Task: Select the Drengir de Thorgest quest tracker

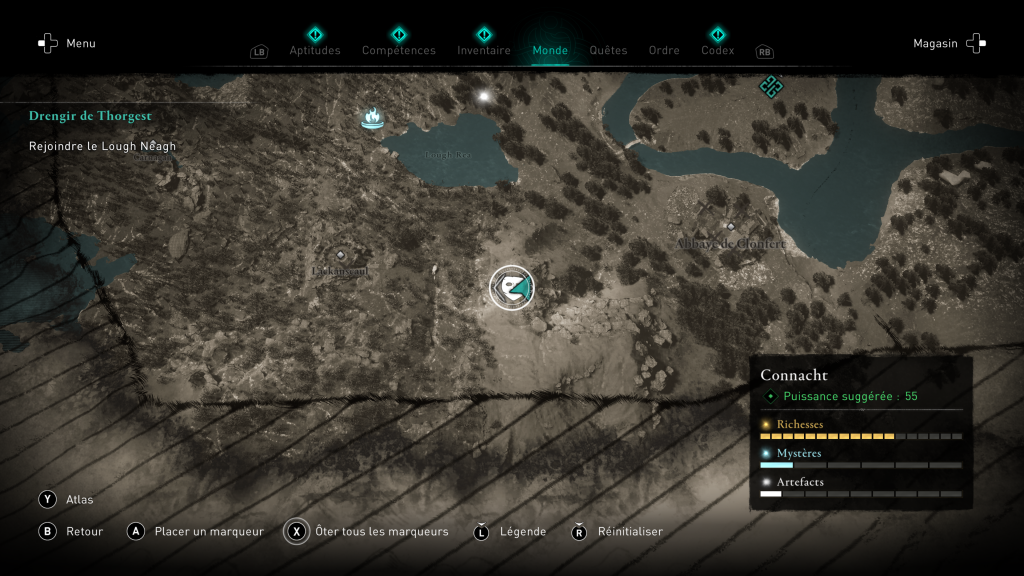Action: click(90, 116)
